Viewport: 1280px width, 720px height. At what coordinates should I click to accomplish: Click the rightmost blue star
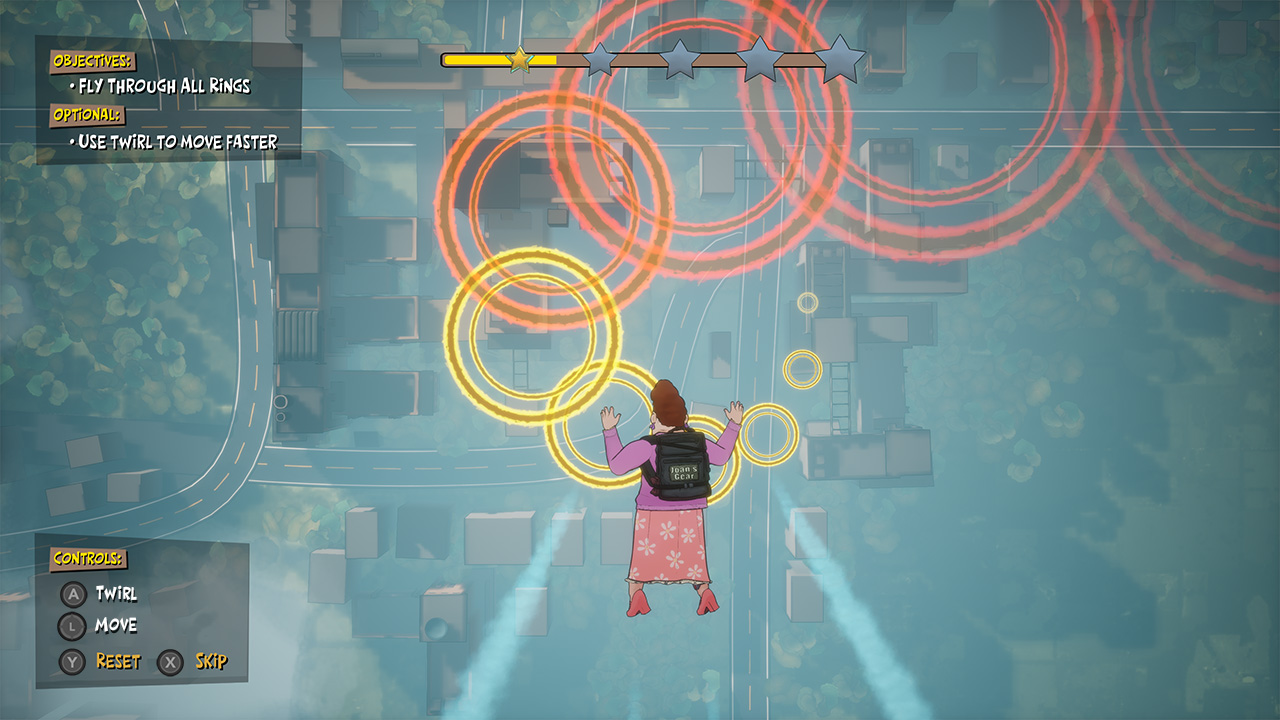coord(842,60)
